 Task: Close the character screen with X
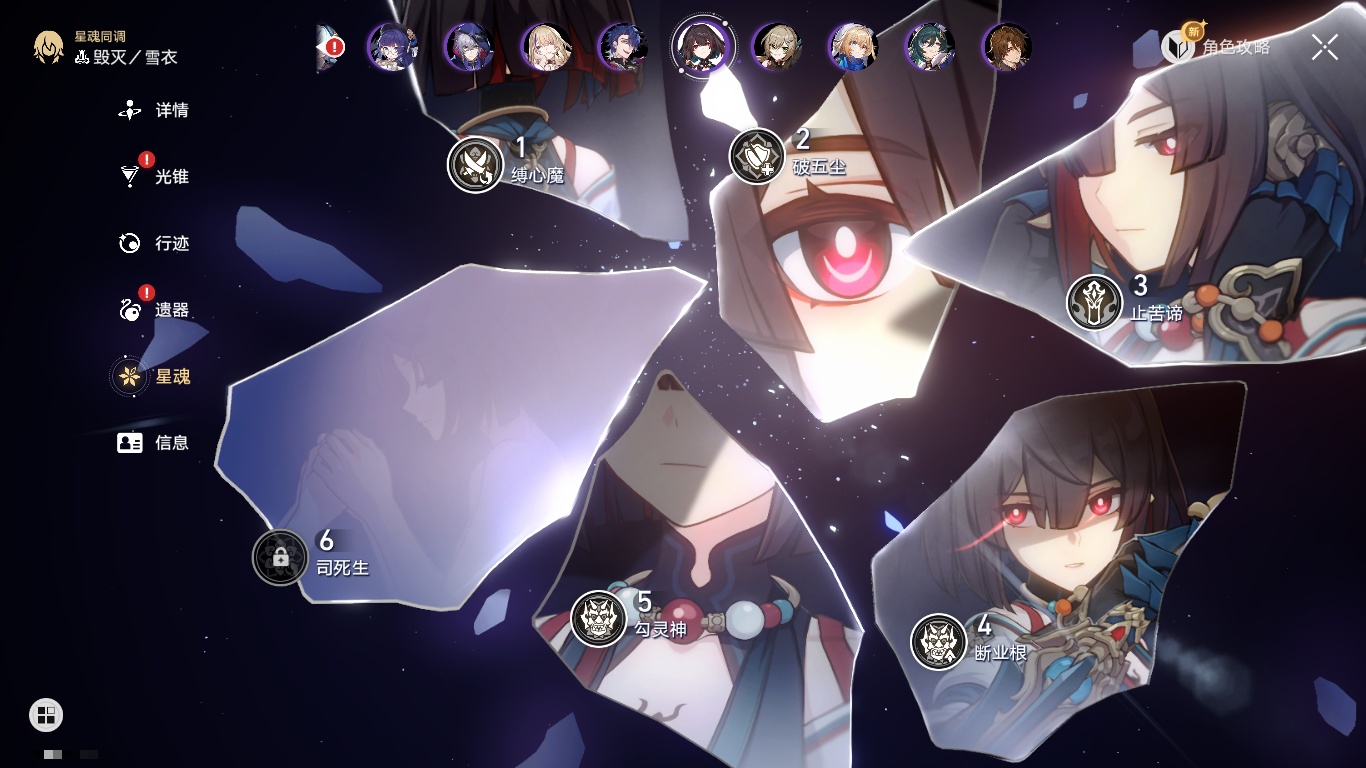point(1324,47)
